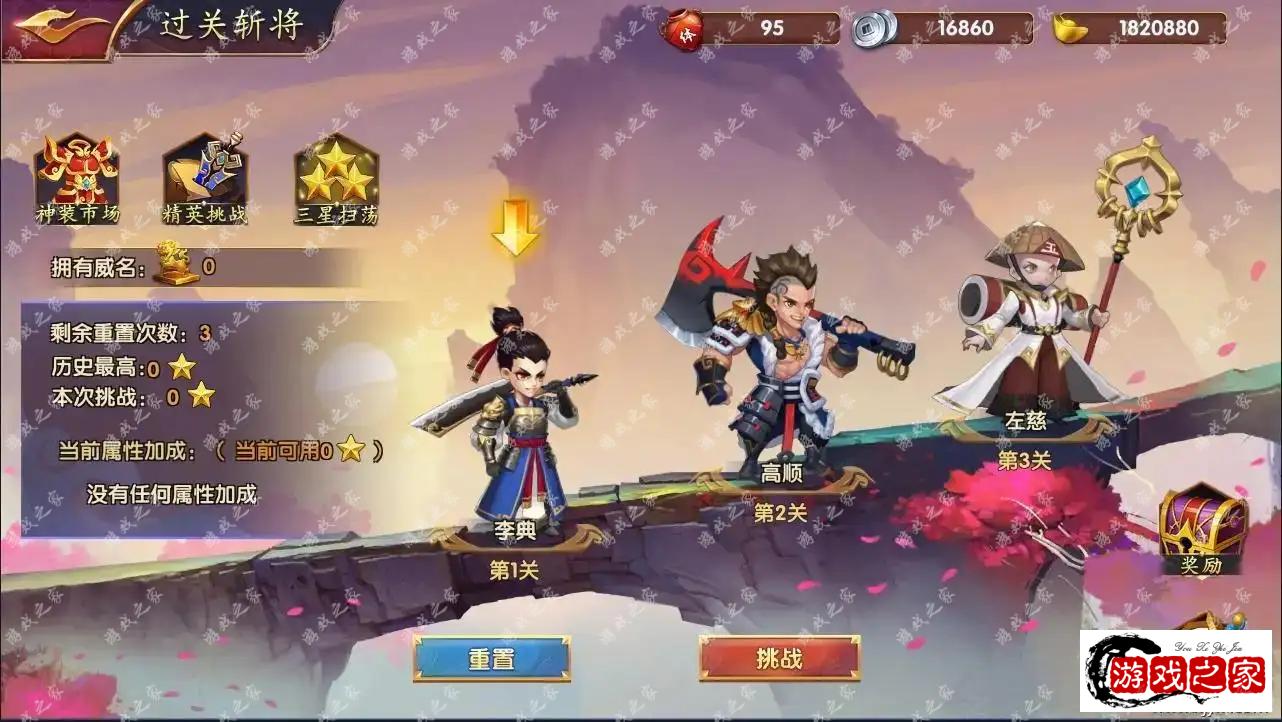Tap the silver coin currency icon
Screen dimensions: 1282x722
(873, 28)
